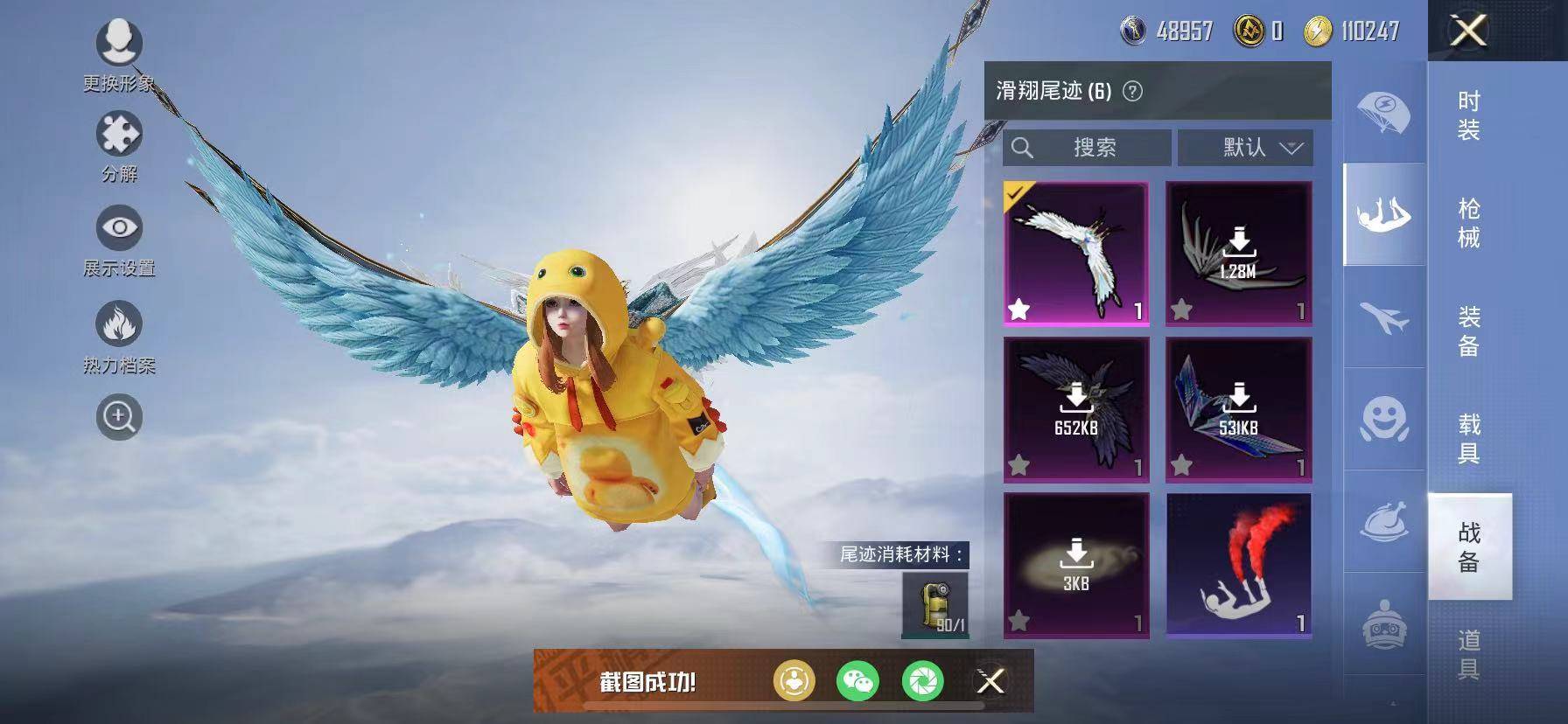Select the dismantle (分解) puzzle icon

click(121, 136)
